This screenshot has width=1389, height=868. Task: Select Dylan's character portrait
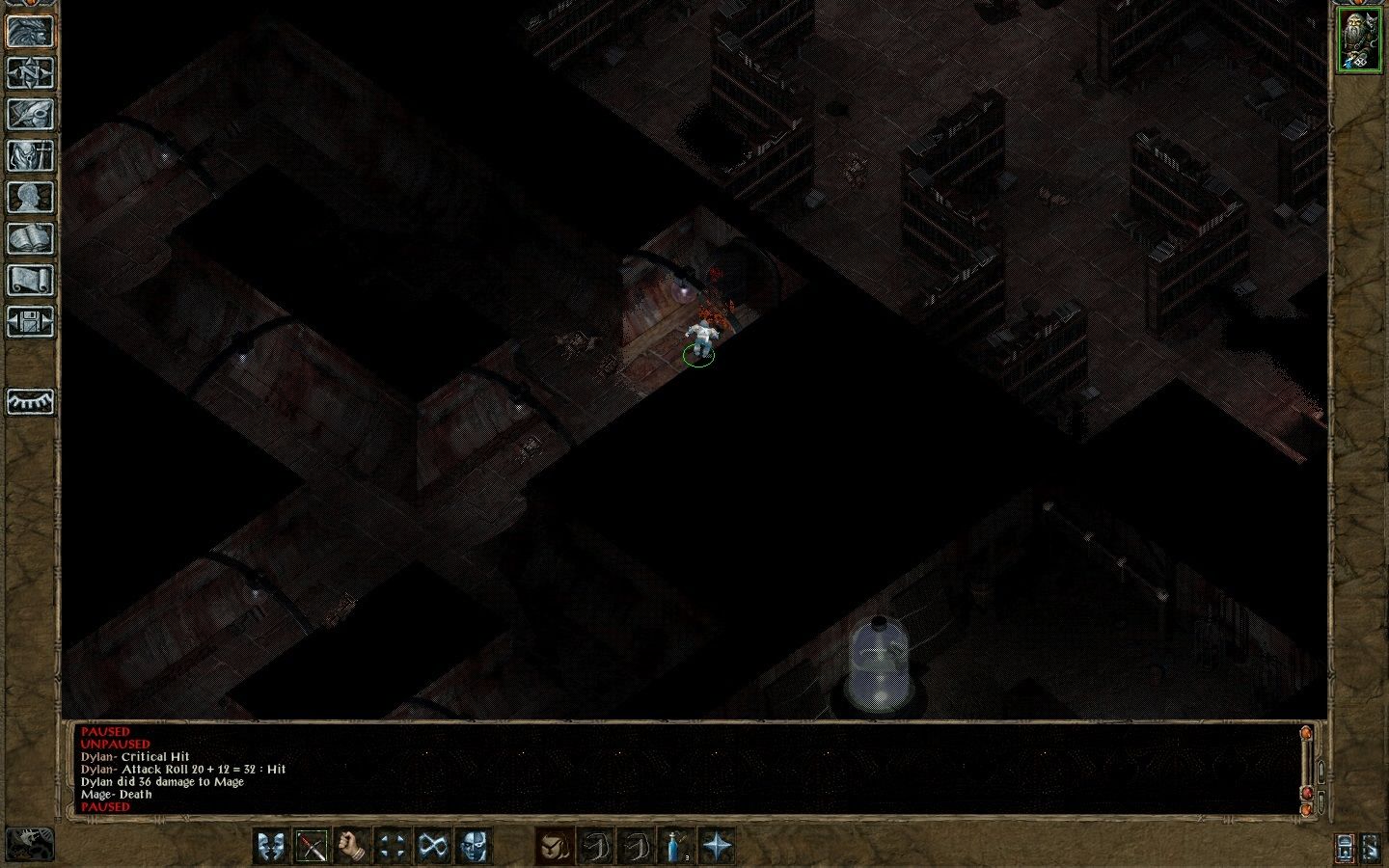pos(1360,39)
